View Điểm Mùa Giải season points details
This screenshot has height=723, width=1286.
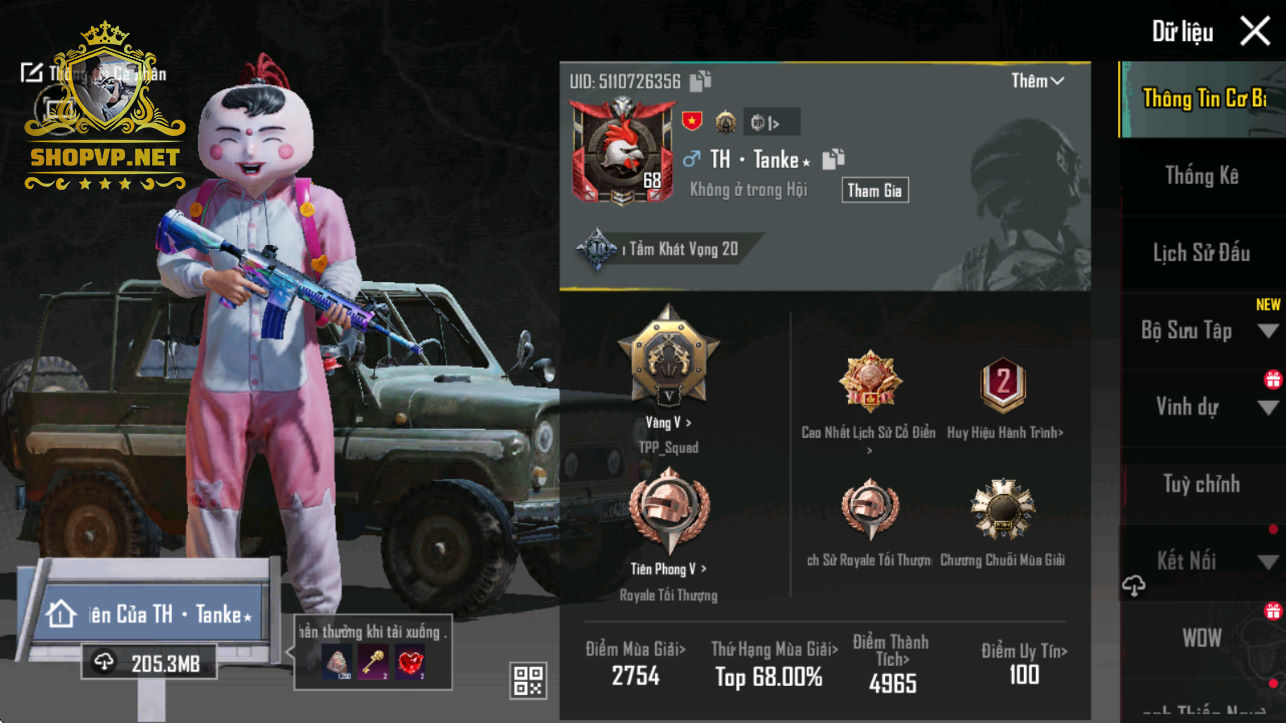click(636, 664)
